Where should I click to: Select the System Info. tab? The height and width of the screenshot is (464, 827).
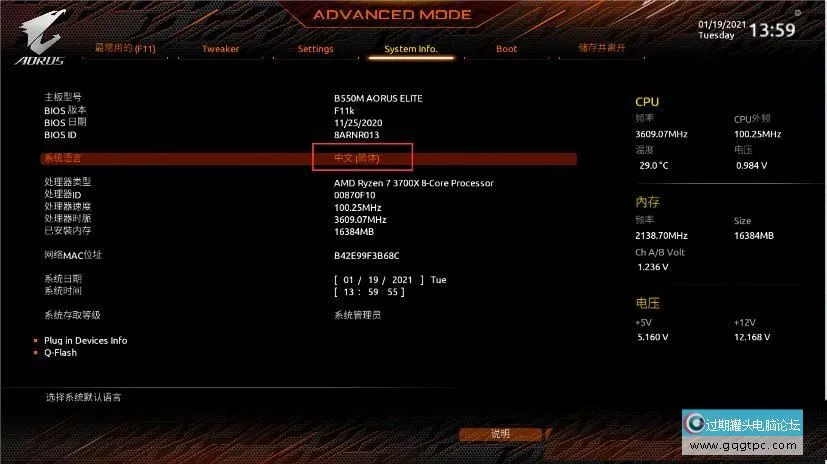click(x=410, y=49)
